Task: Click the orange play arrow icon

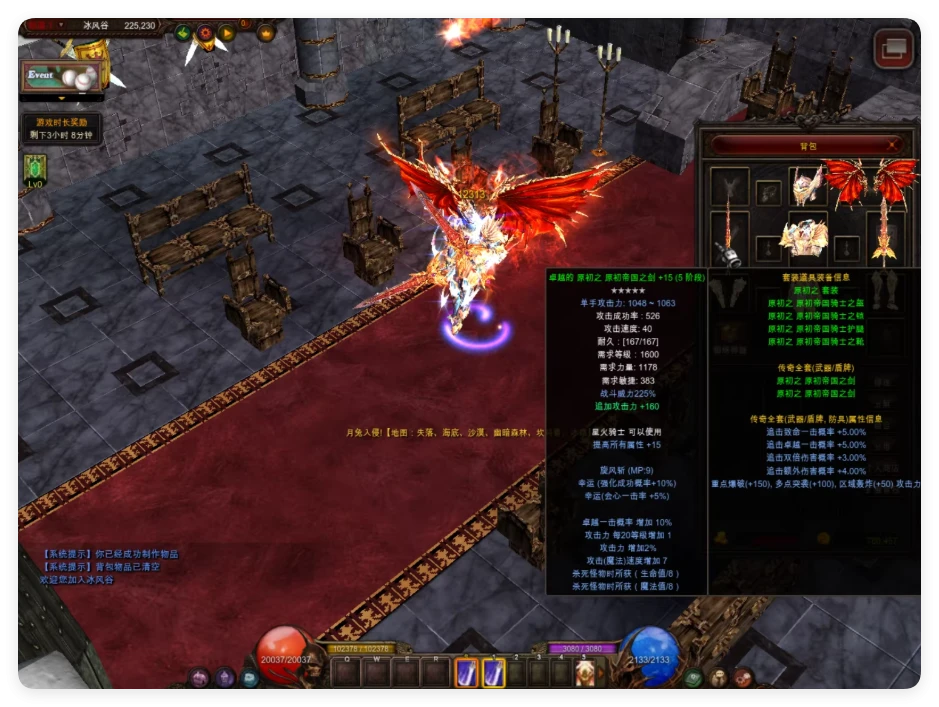Action: coord(227,33)
